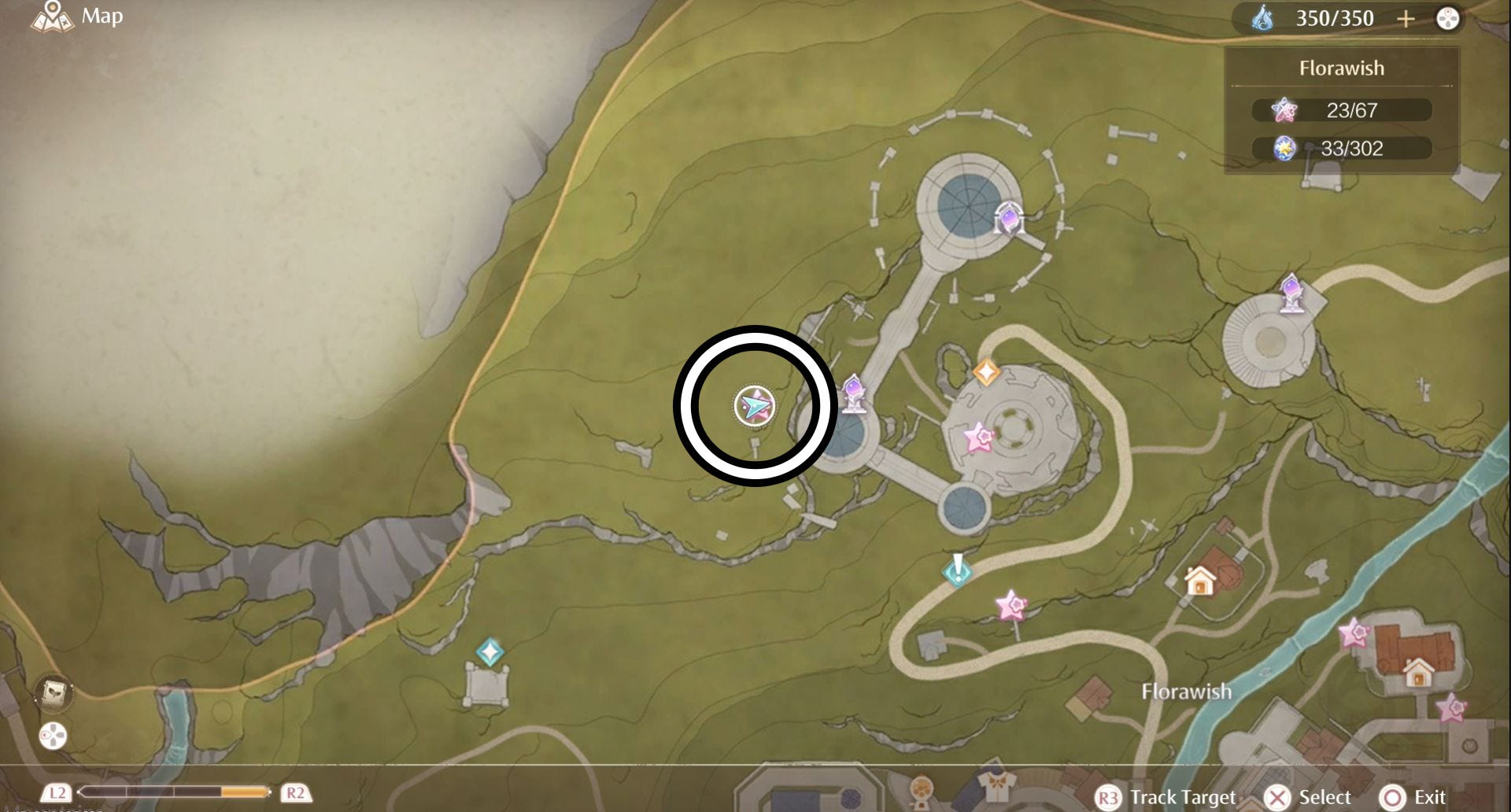Select the teal diamond marker above the ruins
This screenshot has width=1511, height=812.
click(490, 652)
